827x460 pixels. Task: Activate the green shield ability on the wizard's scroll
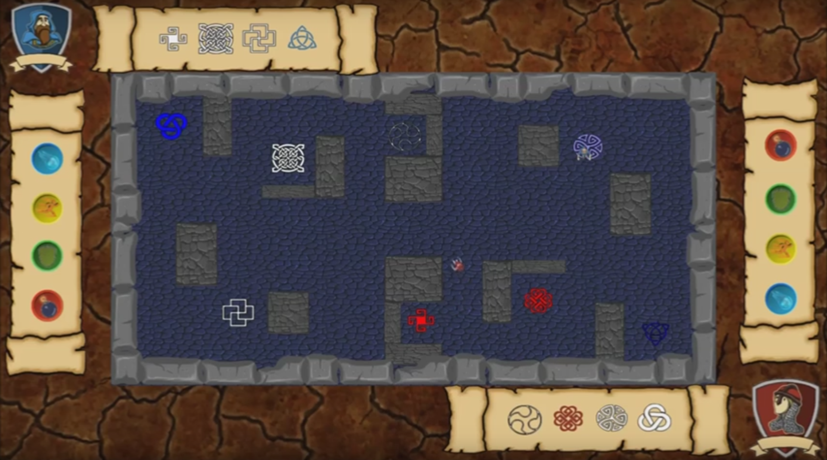pyautogui.click(x=47, y=256)
